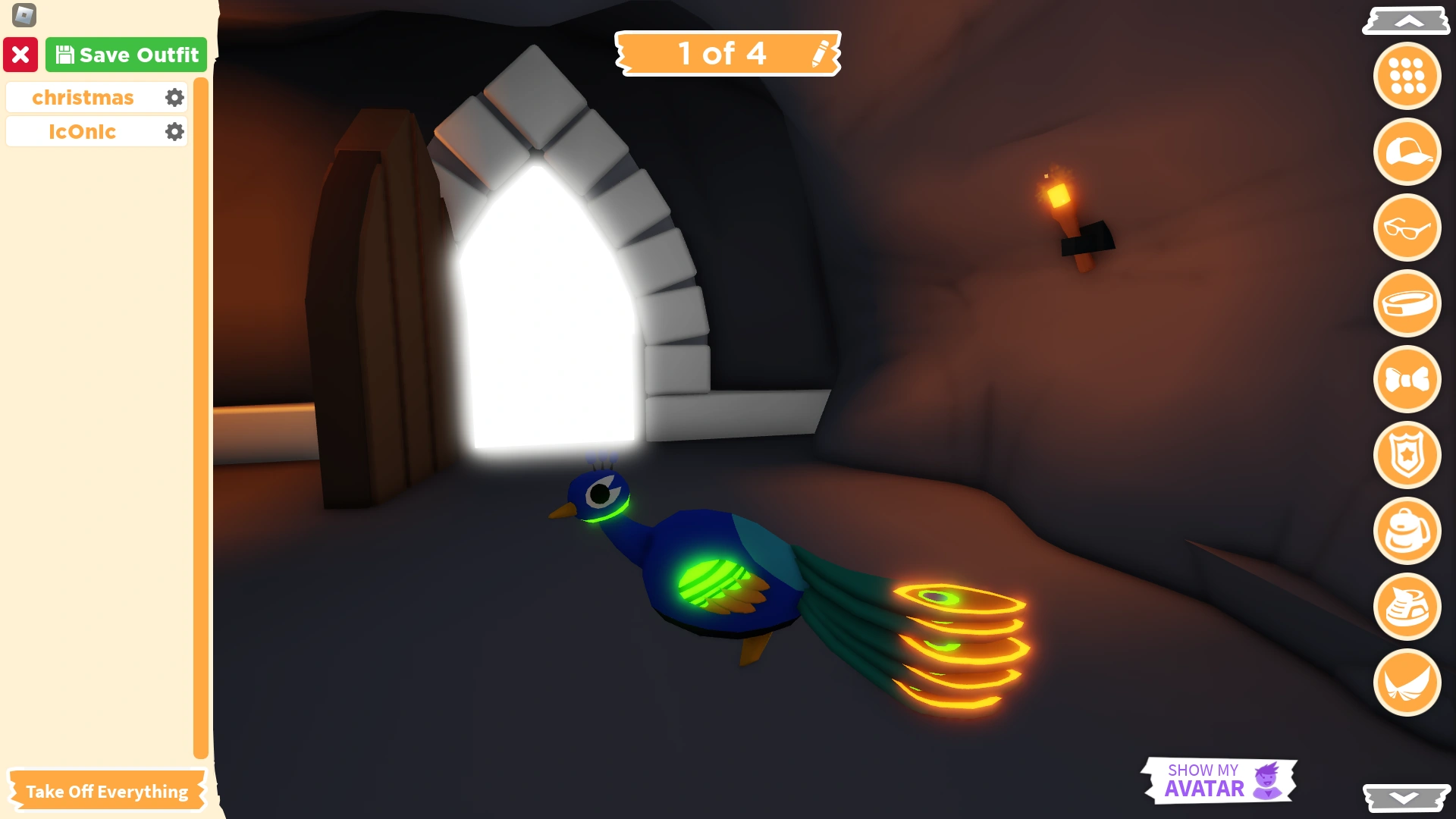The width and height of the screenshot is (1456, 819).
Task: Select the backpack category icon
Action: [x=1407, y=531]
